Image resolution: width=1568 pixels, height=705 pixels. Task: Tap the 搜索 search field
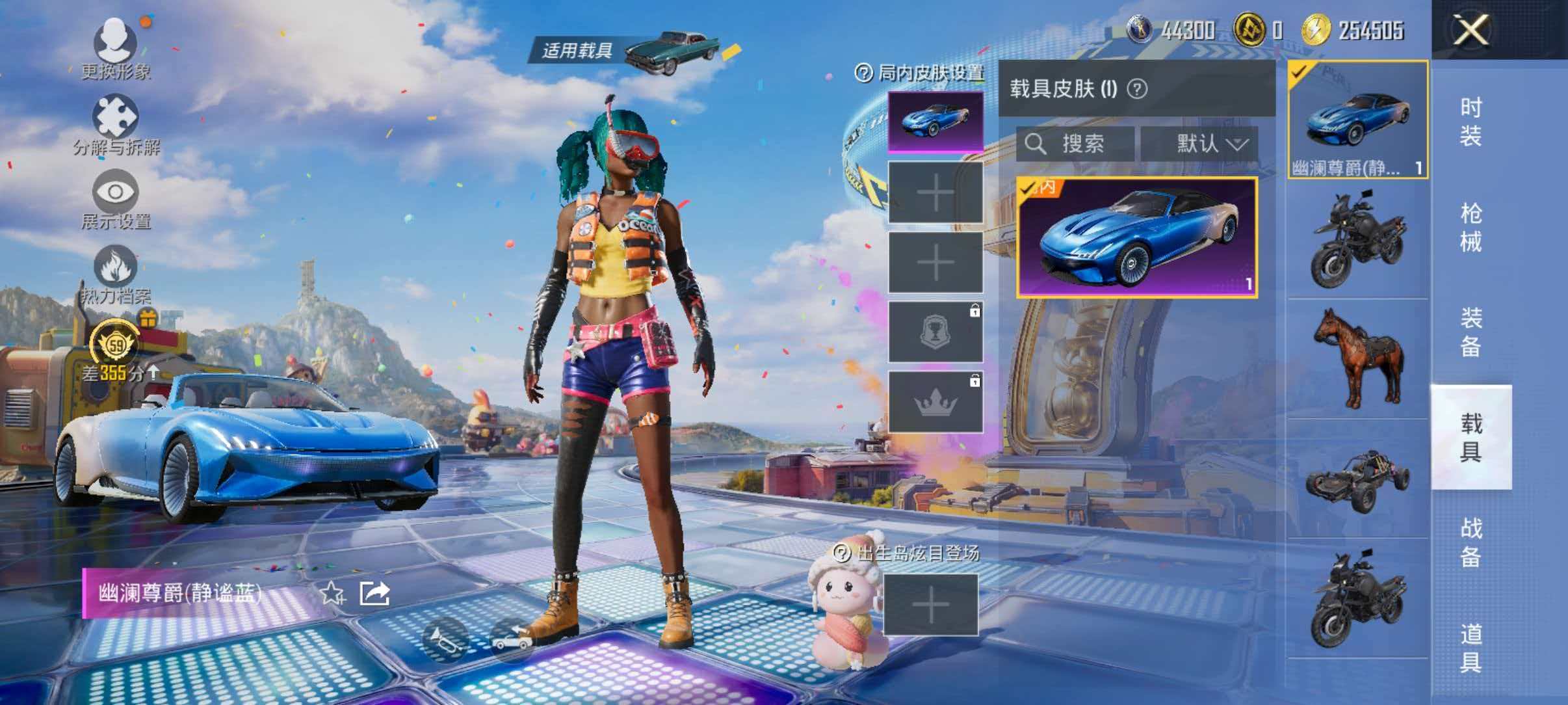[1073, 145]
